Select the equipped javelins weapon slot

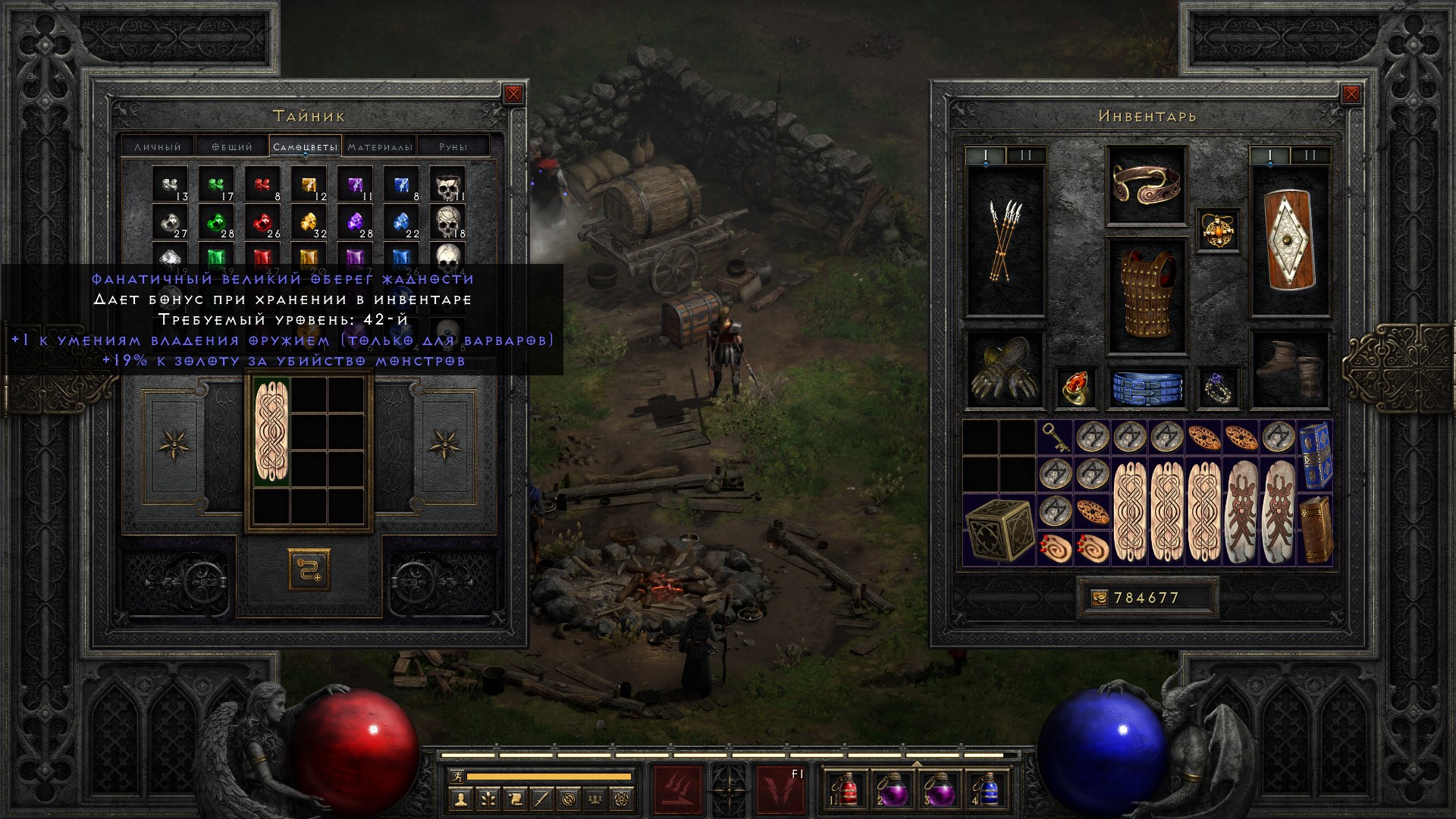coord(1004,241)
